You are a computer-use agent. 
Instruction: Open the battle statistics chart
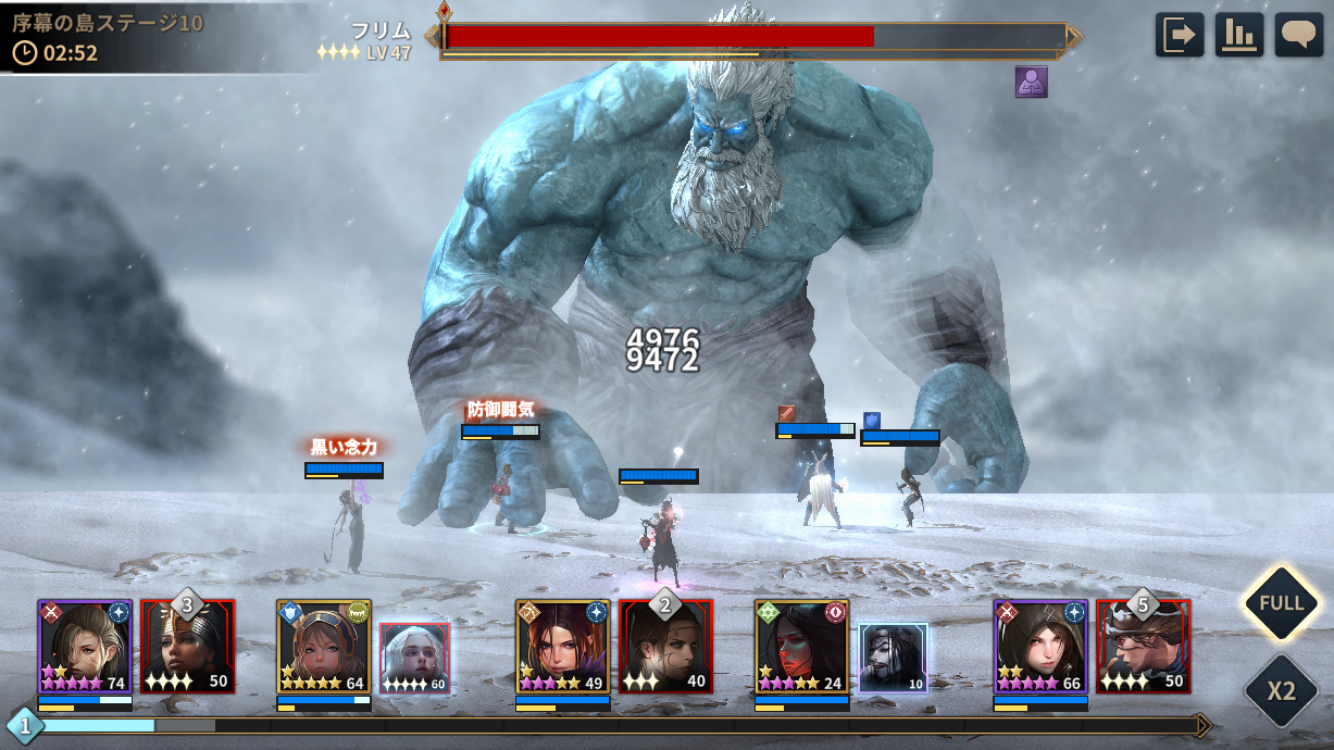click(x=1239, y=35)
